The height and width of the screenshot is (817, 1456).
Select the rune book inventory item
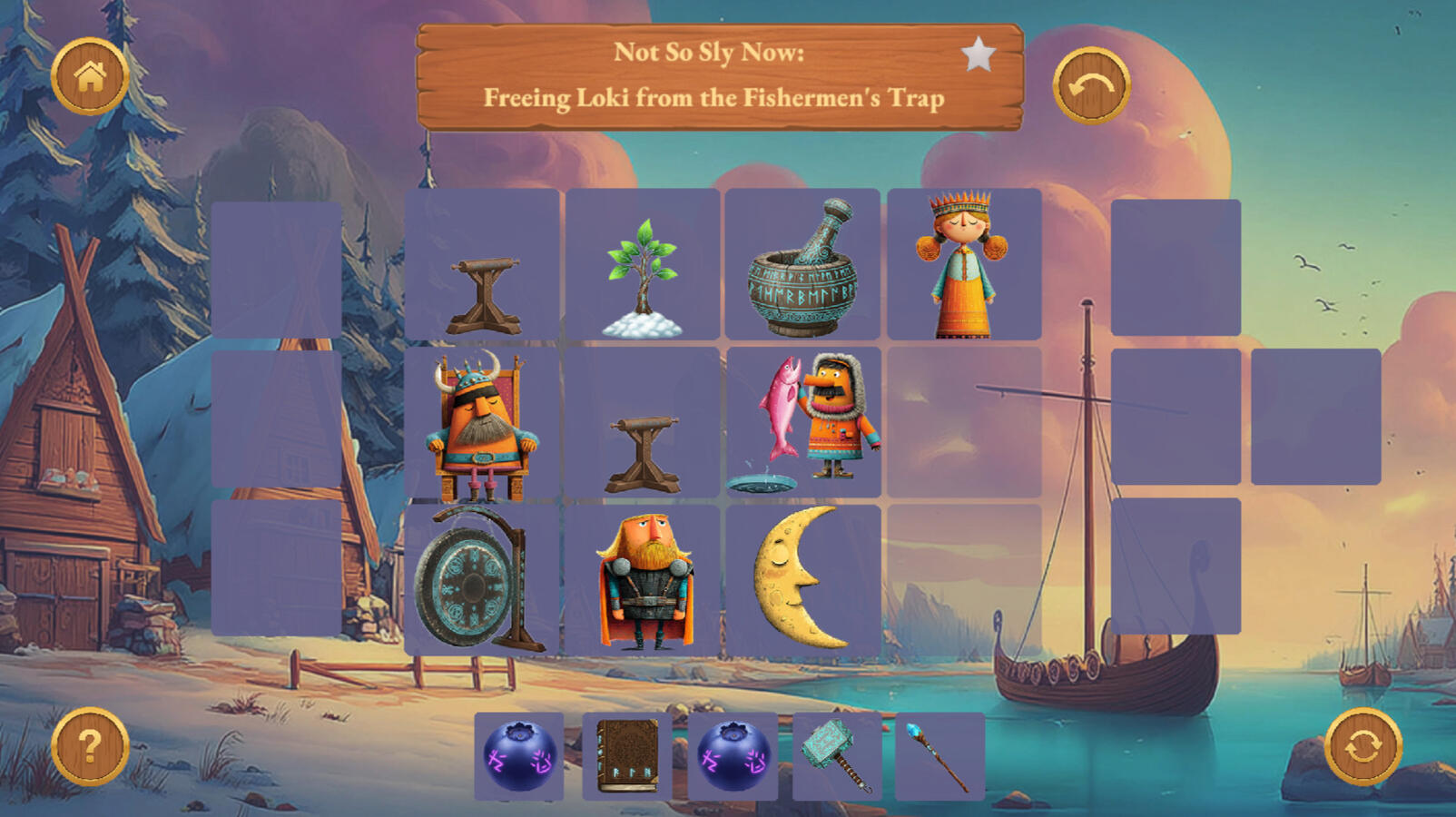[x=627, y=756]
